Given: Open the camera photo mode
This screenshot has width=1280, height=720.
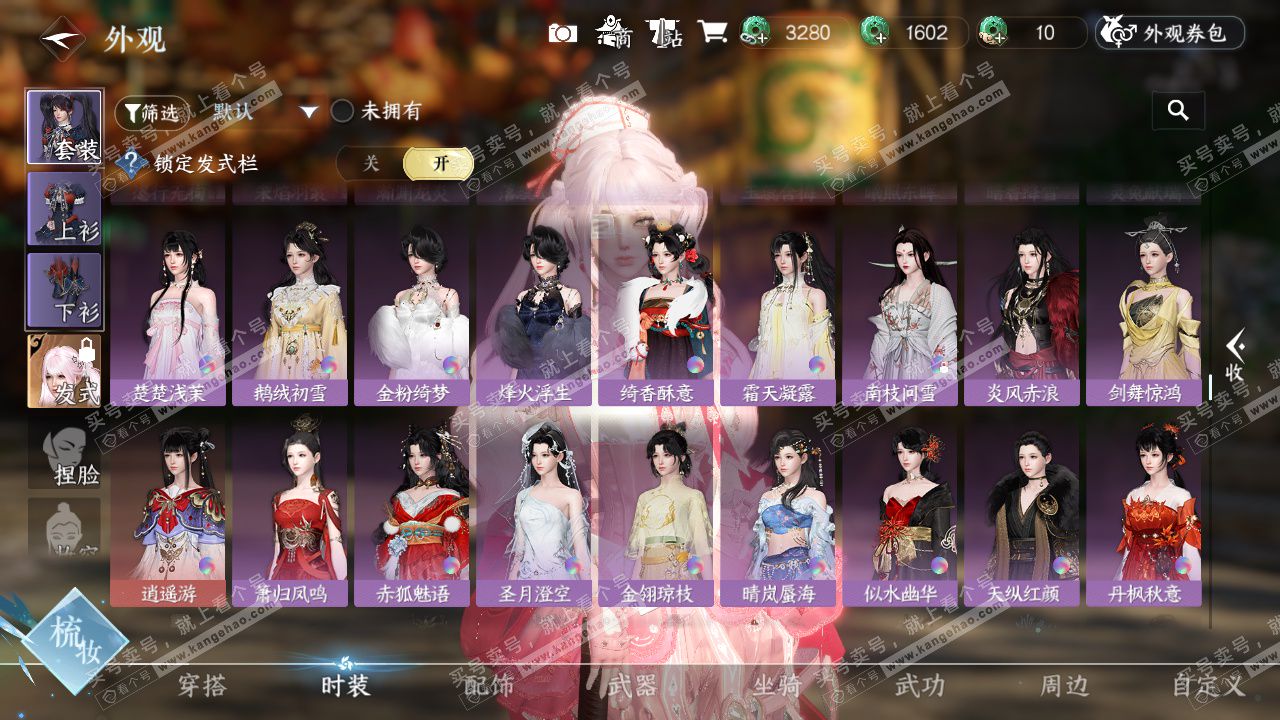Looking at the screenshot, I should [563, 33].
